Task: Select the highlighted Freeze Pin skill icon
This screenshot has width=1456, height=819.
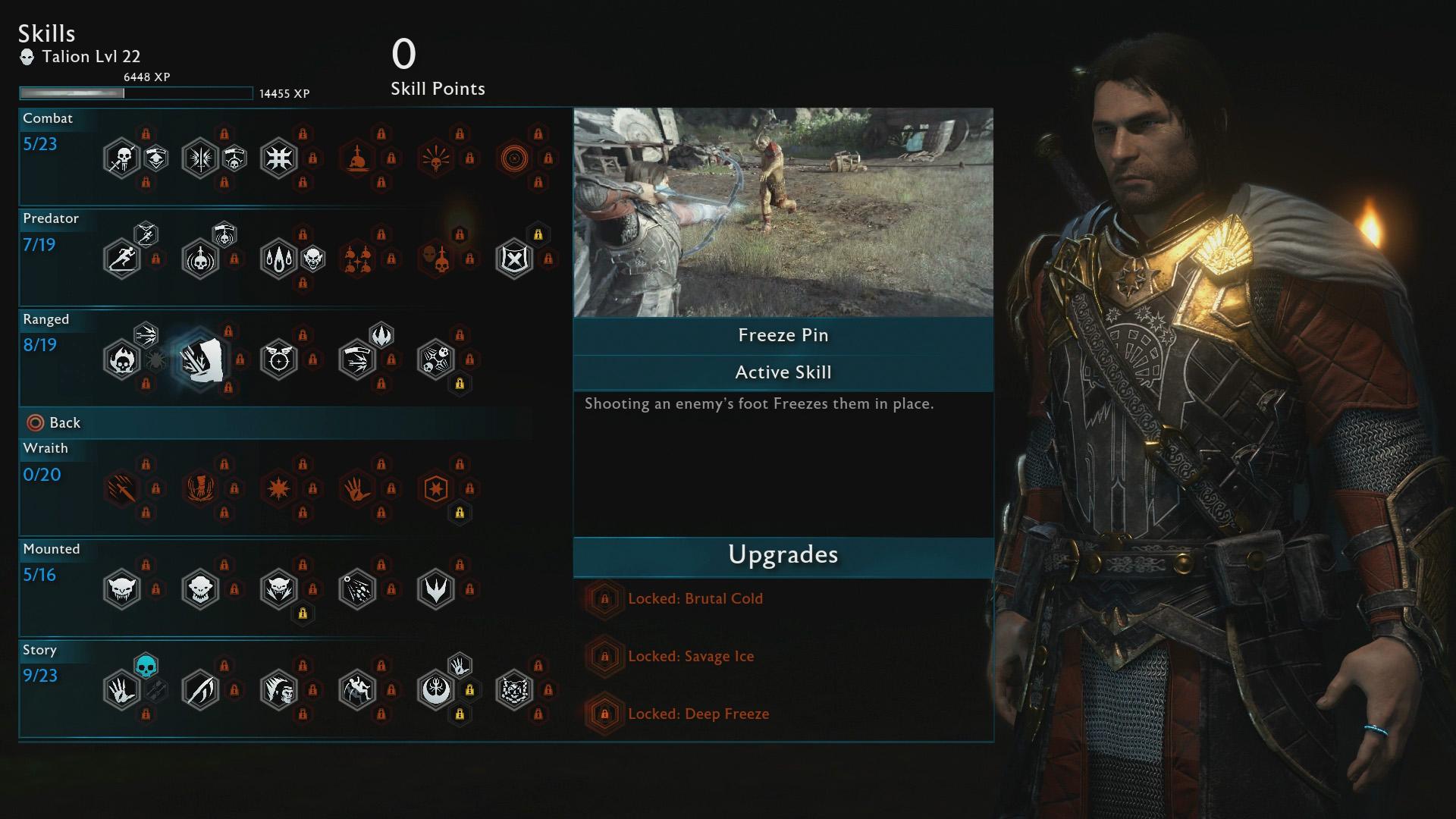Action: coord(201,359)
